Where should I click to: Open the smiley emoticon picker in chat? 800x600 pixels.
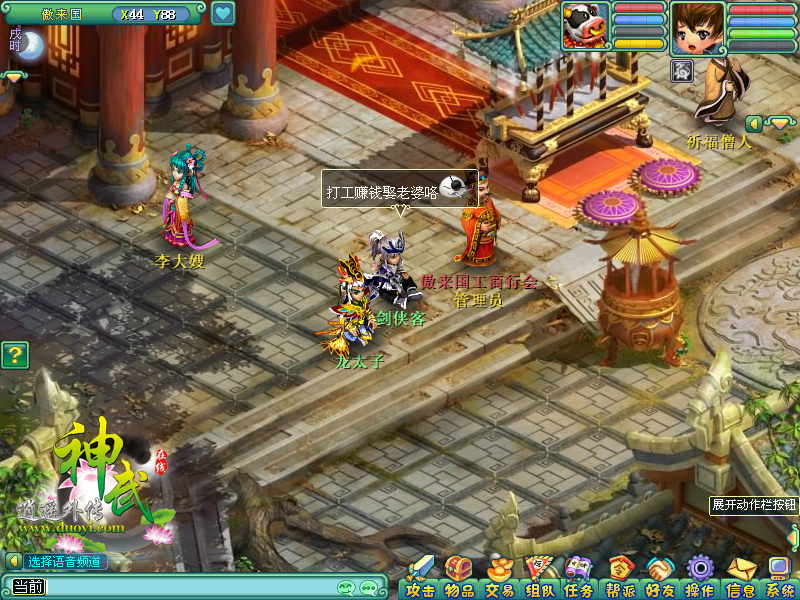click(x=347, y=587)
